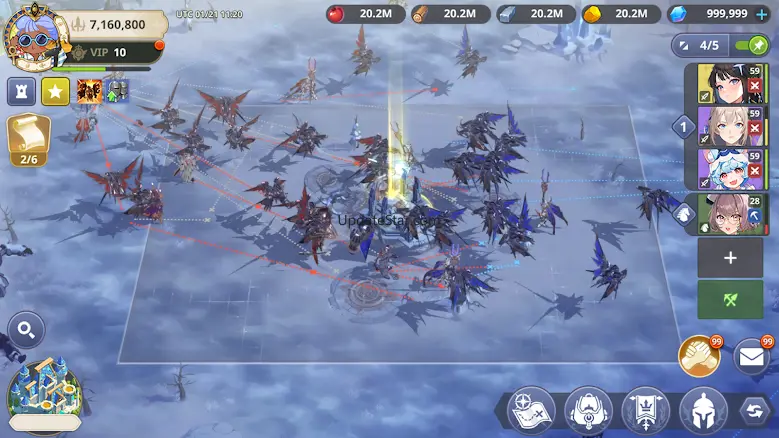Click the magnifying glass search button
Viewport: 779px width, 438px height.
[26, 329]
